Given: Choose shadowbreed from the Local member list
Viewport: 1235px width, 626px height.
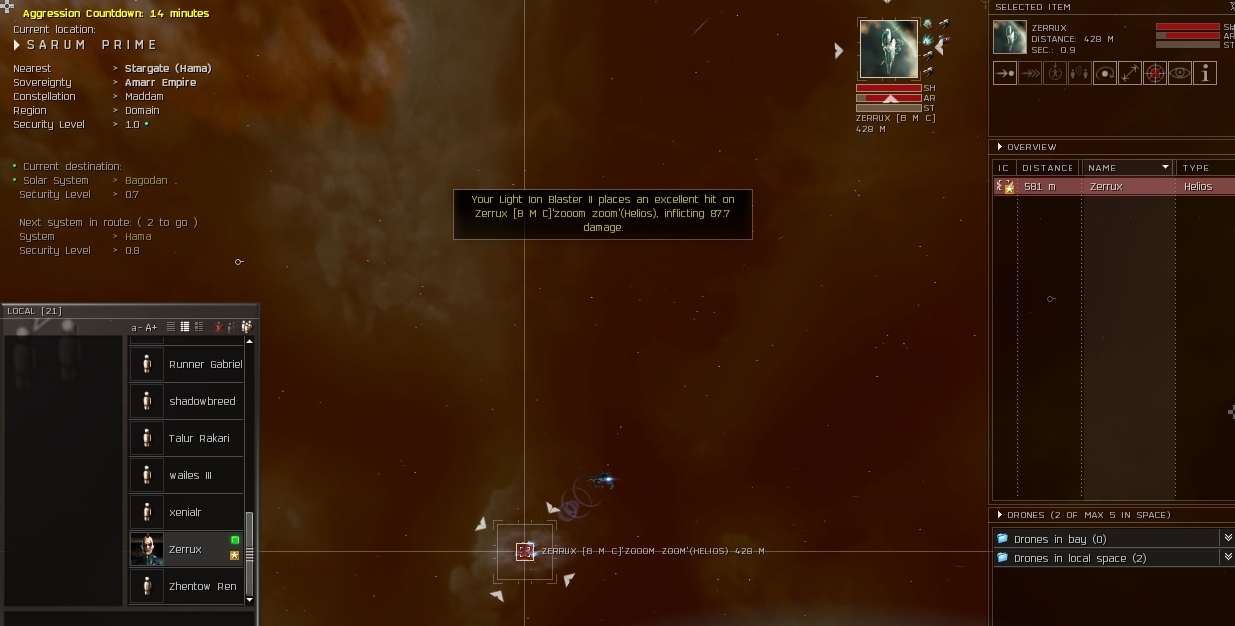Looking at the screenshot, I should click(202, 402).
